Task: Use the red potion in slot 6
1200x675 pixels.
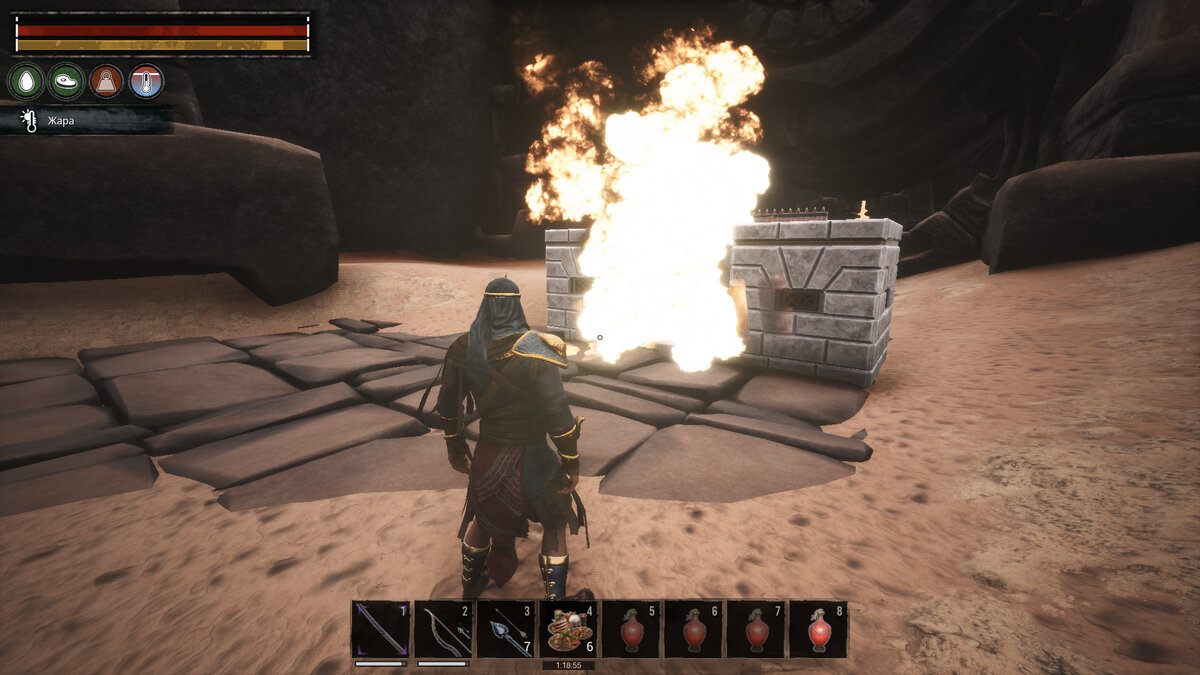Action: pos(693,629)
